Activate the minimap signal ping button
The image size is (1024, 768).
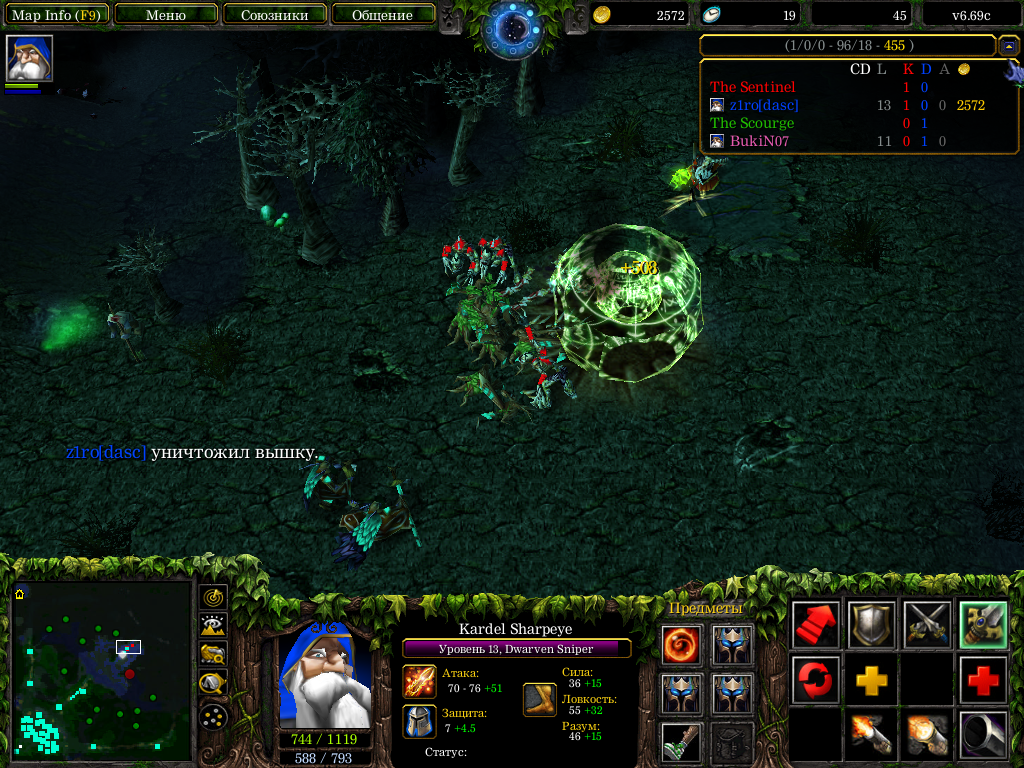(x=213, y=597)
